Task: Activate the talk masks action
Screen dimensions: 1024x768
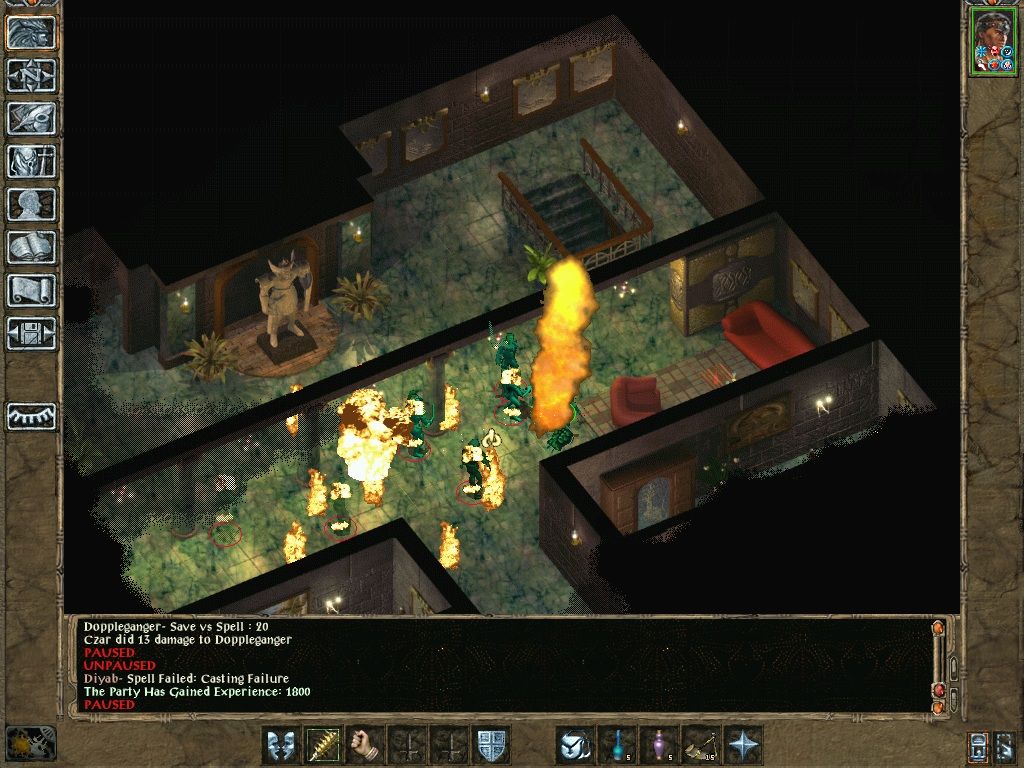Action: [x=281, y=745]
